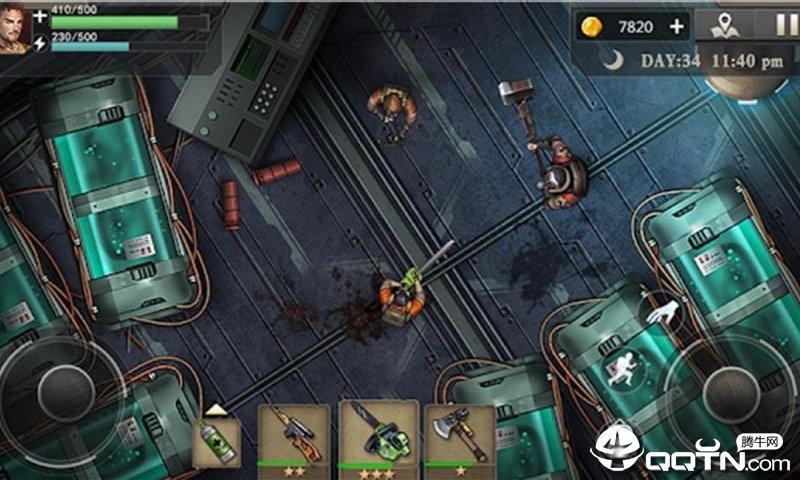Use the green medkit spray item
Screen dimensions: 800x480
click(x=216, y=442)
